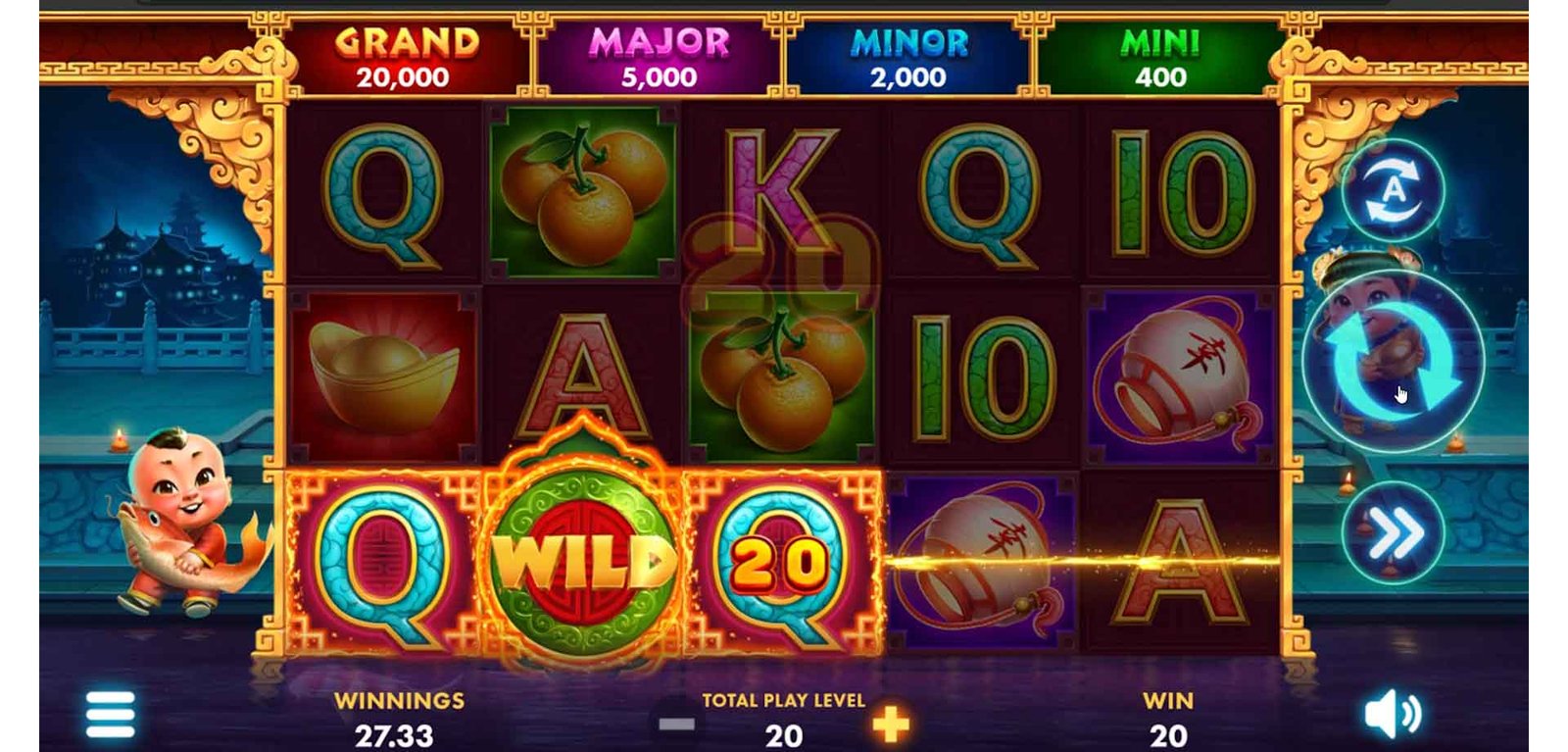Viewport: 1568px width, 752px height.
Task: Enable autoplay with the A arrows button
Action: pyautogui.click(x=1393, y=190)
